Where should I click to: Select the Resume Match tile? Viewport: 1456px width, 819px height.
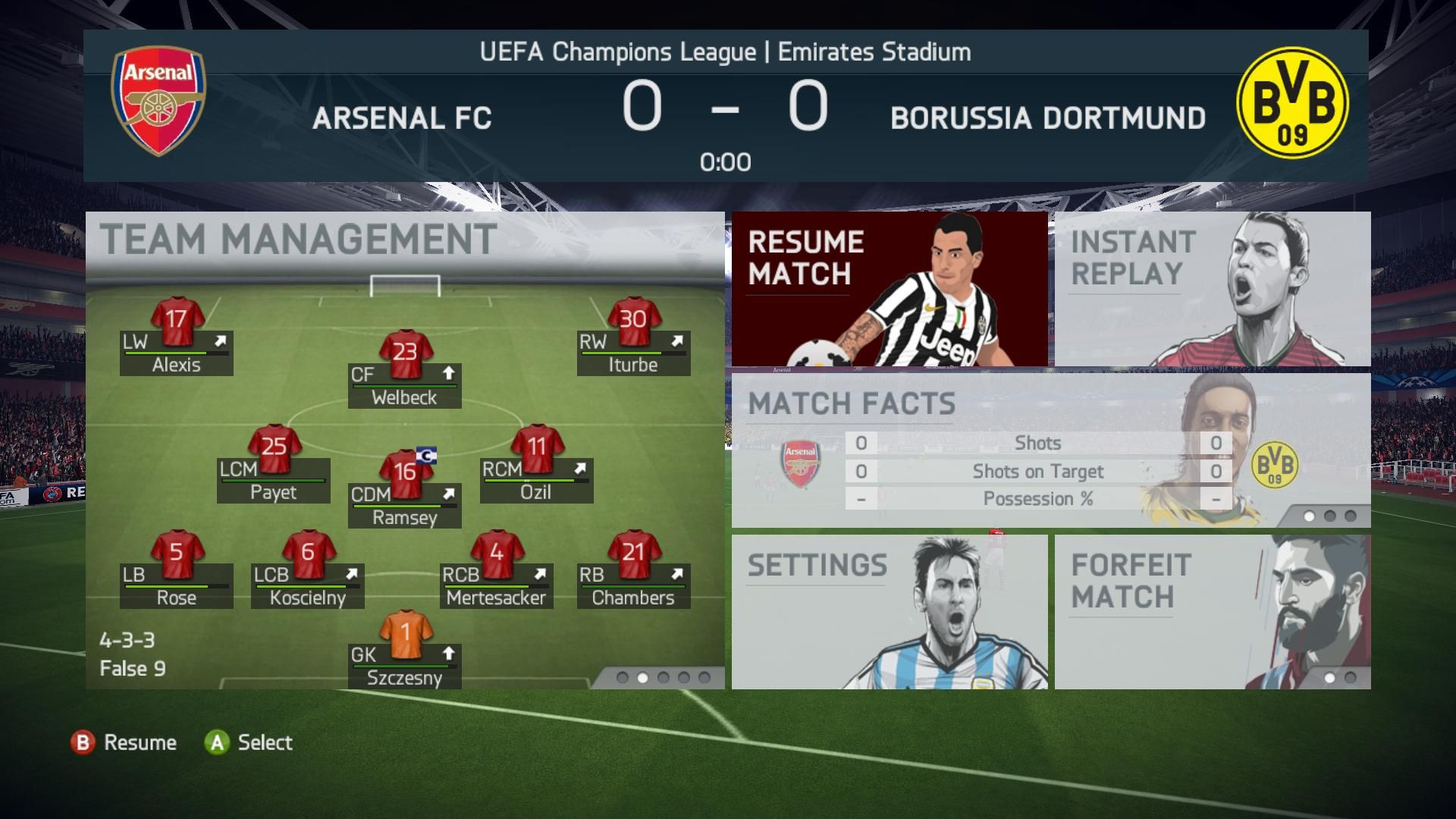889,289
